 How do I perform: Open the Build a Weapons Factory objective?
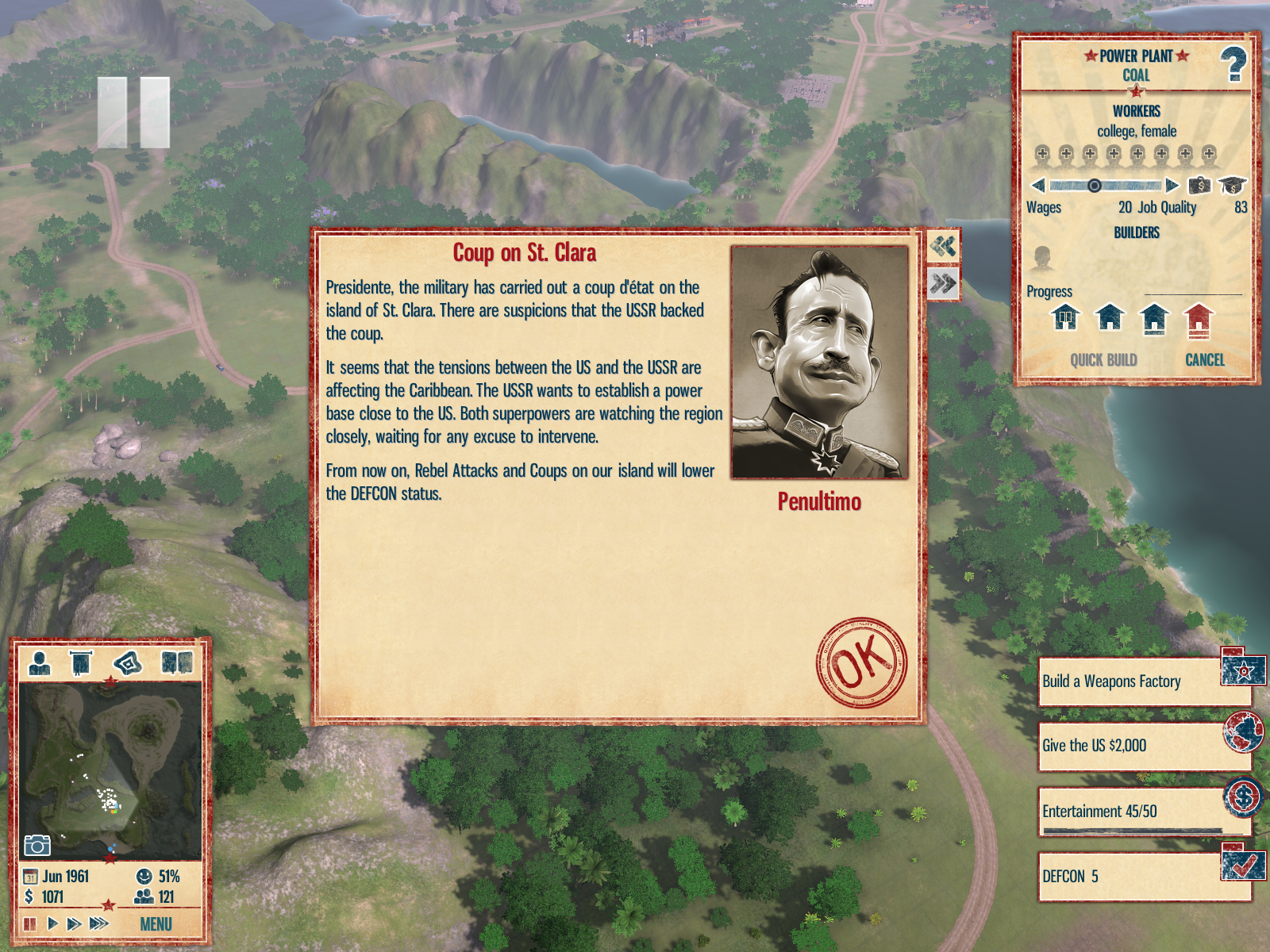(x=1143, y=681)
